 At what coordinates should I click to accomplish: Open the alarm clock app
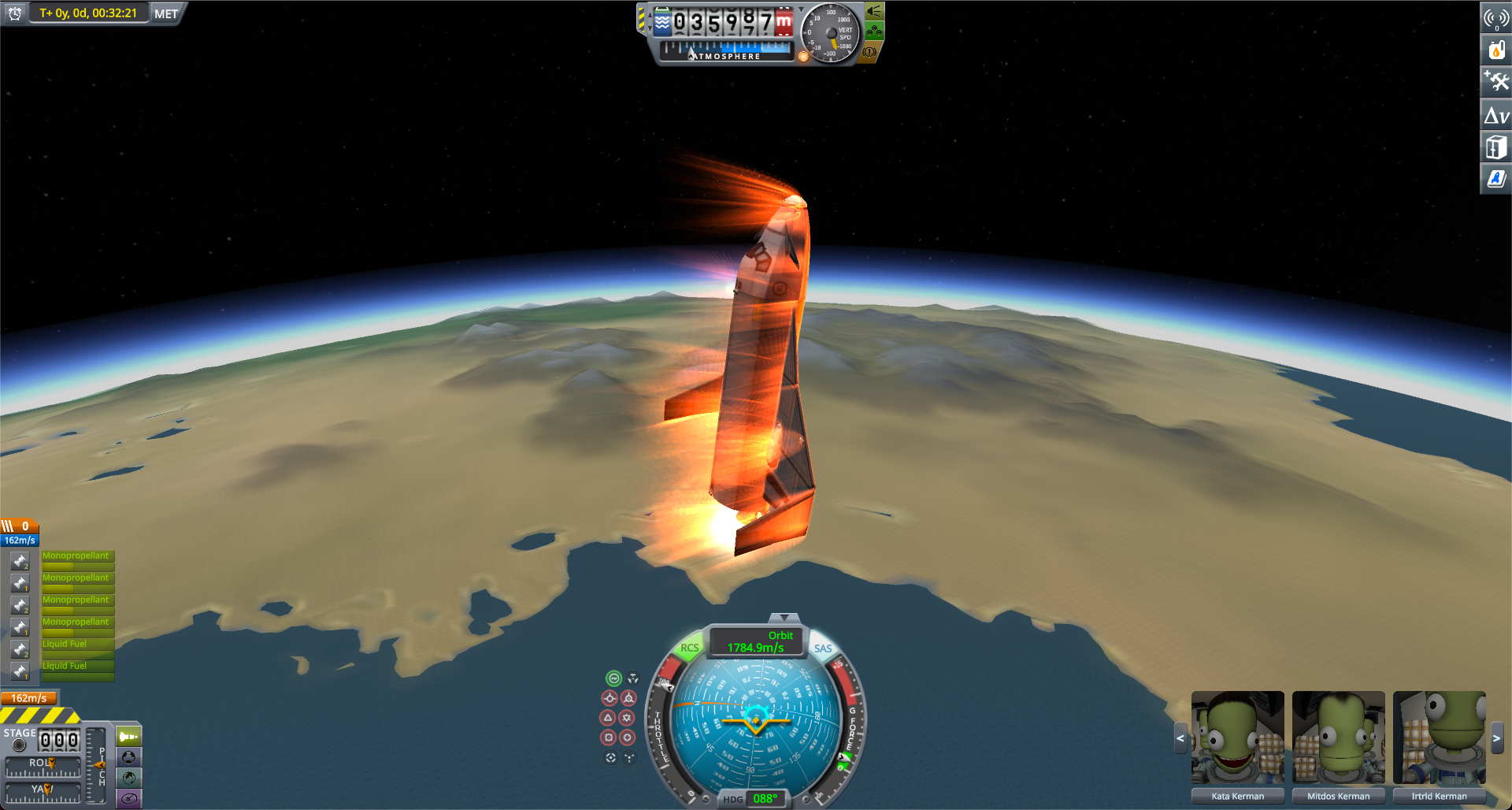click(x=14, y=13)
